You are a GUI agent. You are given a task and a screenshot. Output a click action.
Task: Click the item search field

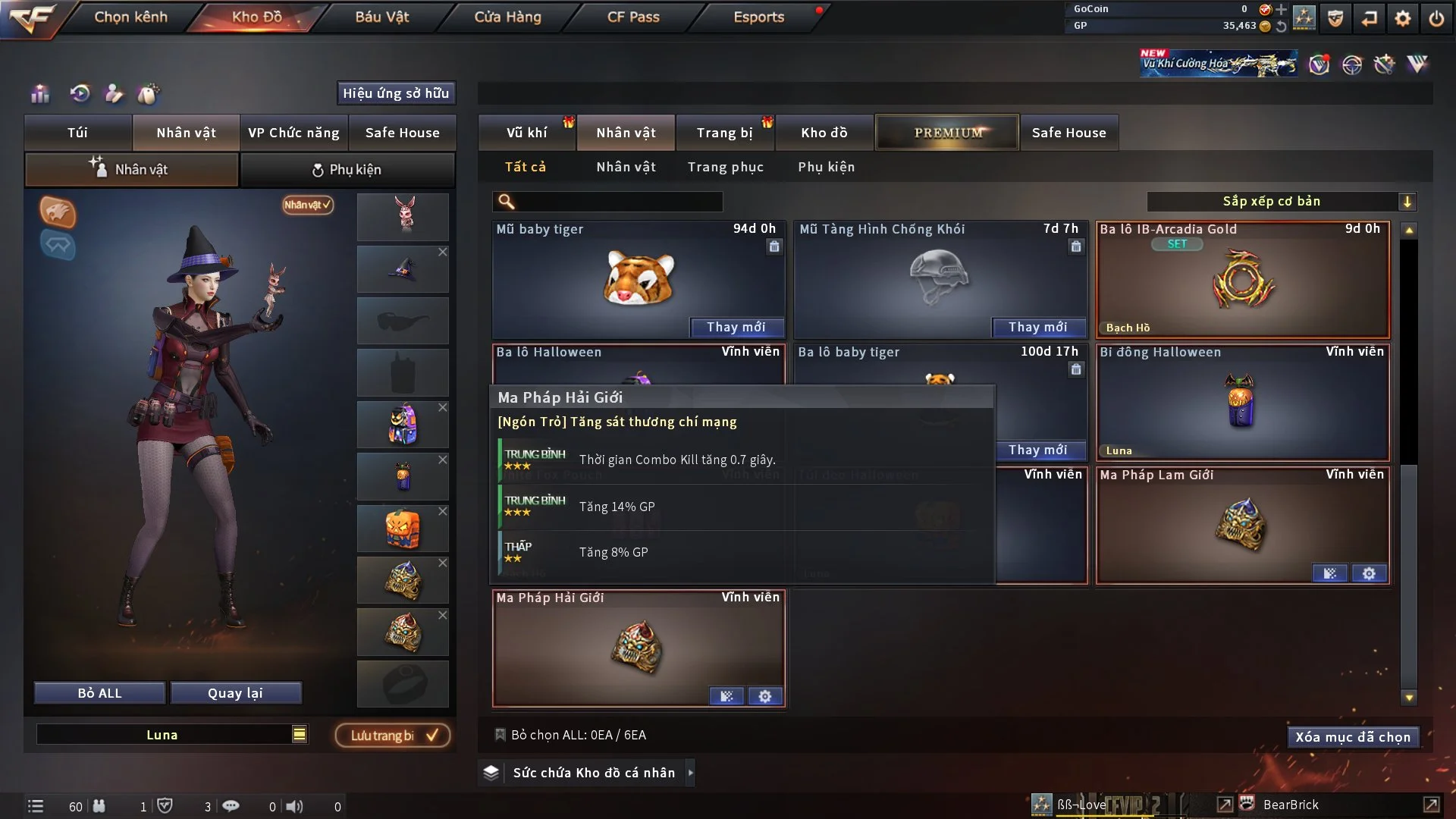pyautogui.click(x=618, y=201)
